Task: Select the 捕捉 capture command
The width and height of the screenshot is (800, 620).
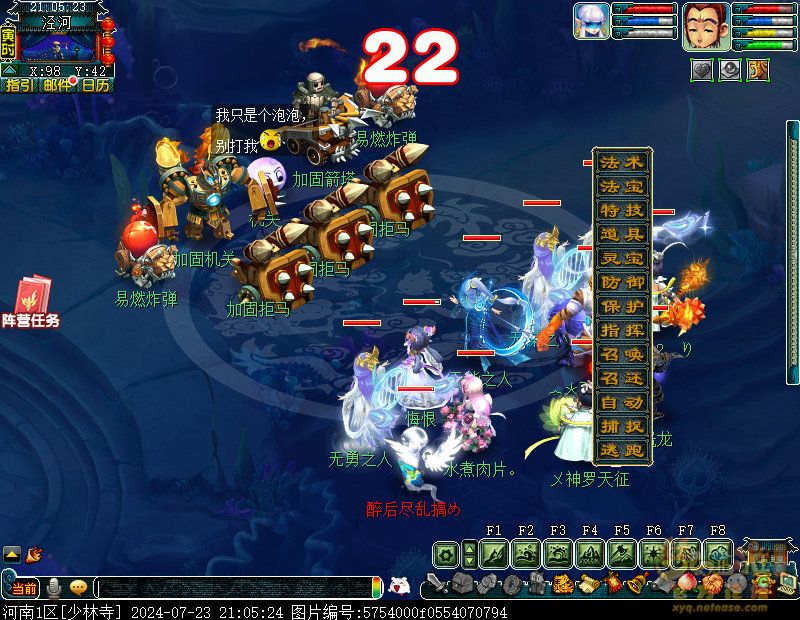Action: pyautogui.click(x=623, y=427)
